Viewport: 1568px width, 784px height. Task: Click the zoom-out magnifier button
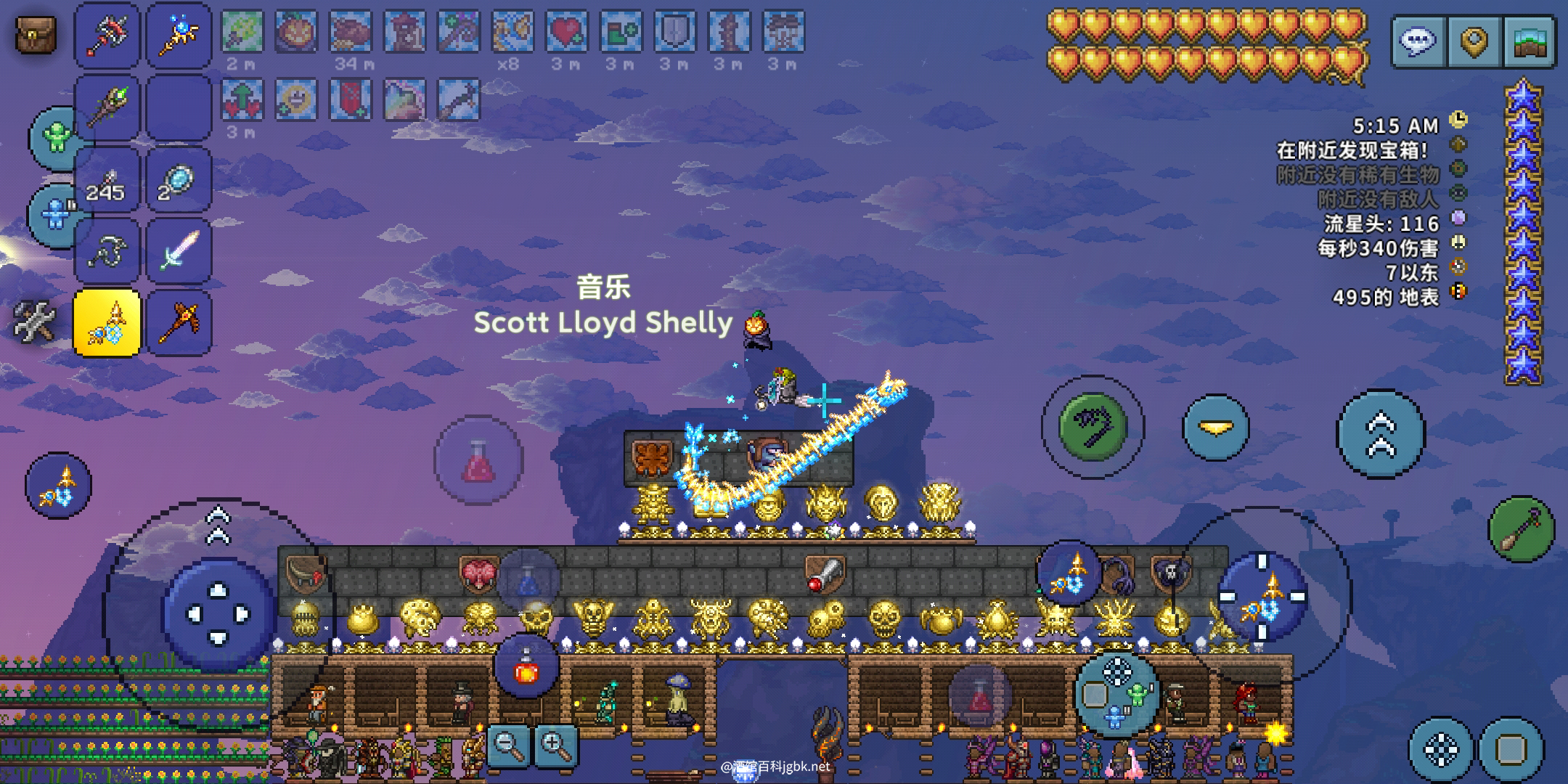(508, 745)
